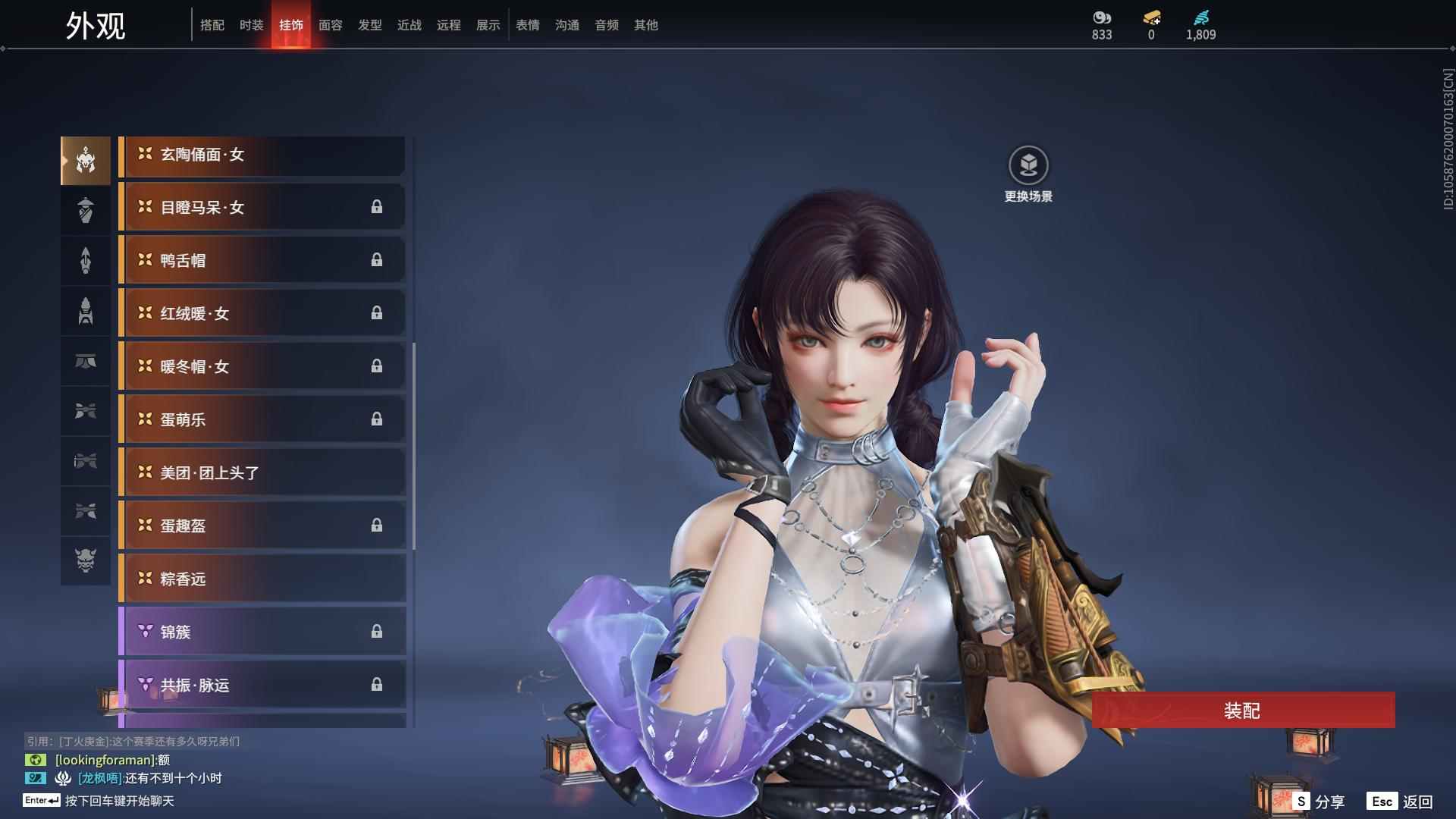Select the locked 锦簇 item
This screenshot has height=819, width=1456.
262,632
